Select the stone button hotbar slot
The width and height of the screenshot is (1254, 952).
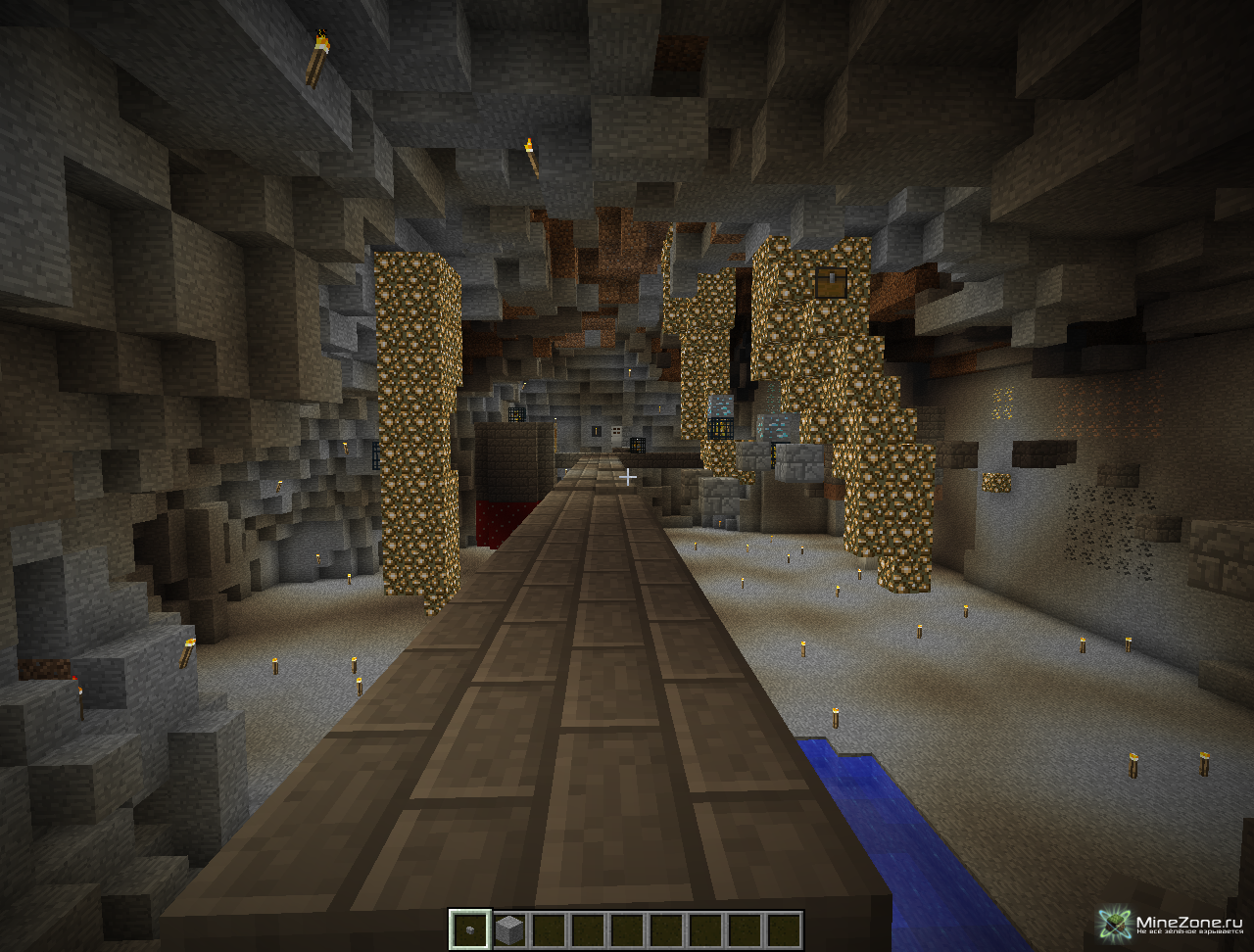tap(469, 929)
